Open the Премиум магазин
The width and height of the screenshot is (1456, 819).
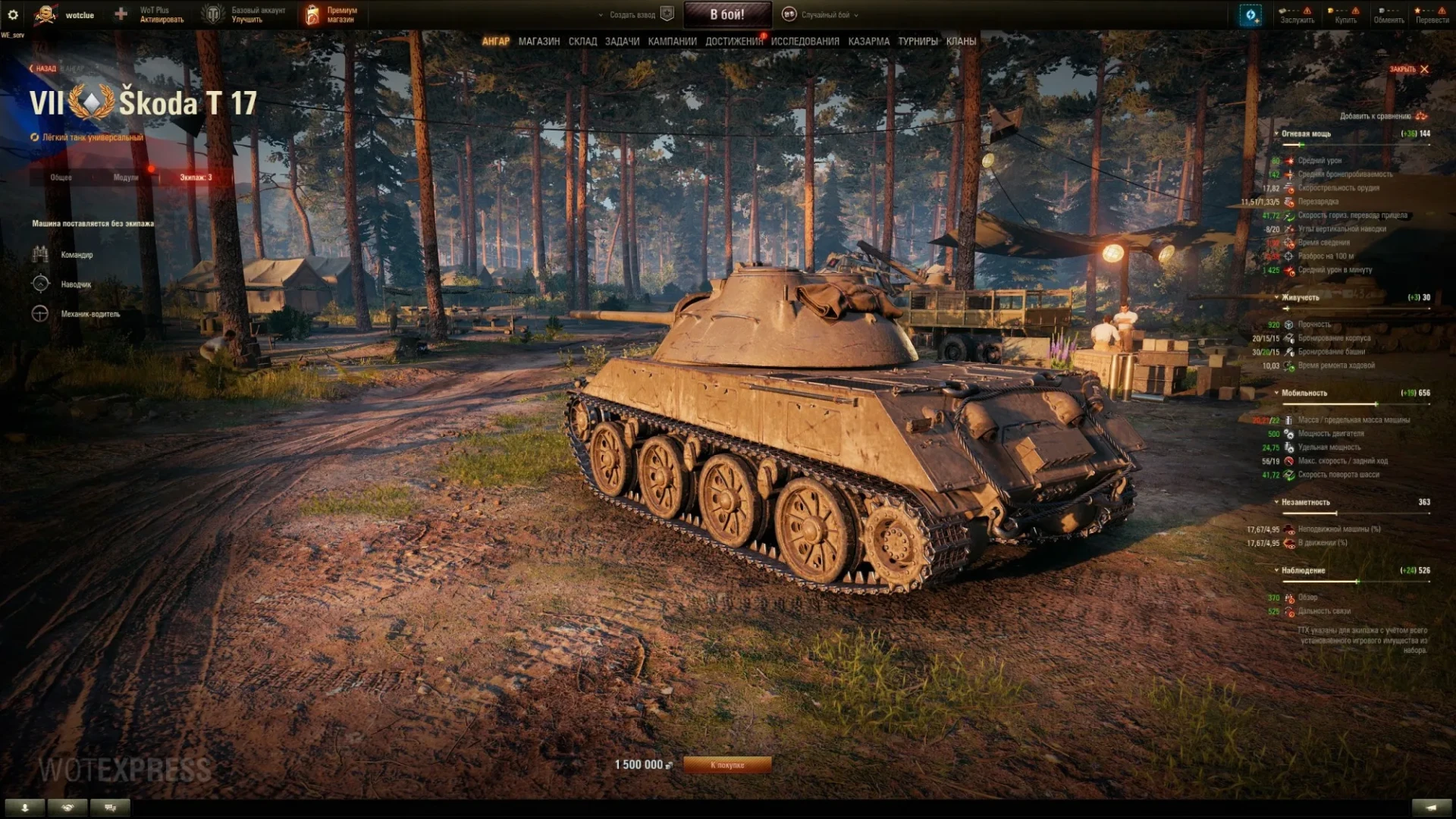pos(331,14)
